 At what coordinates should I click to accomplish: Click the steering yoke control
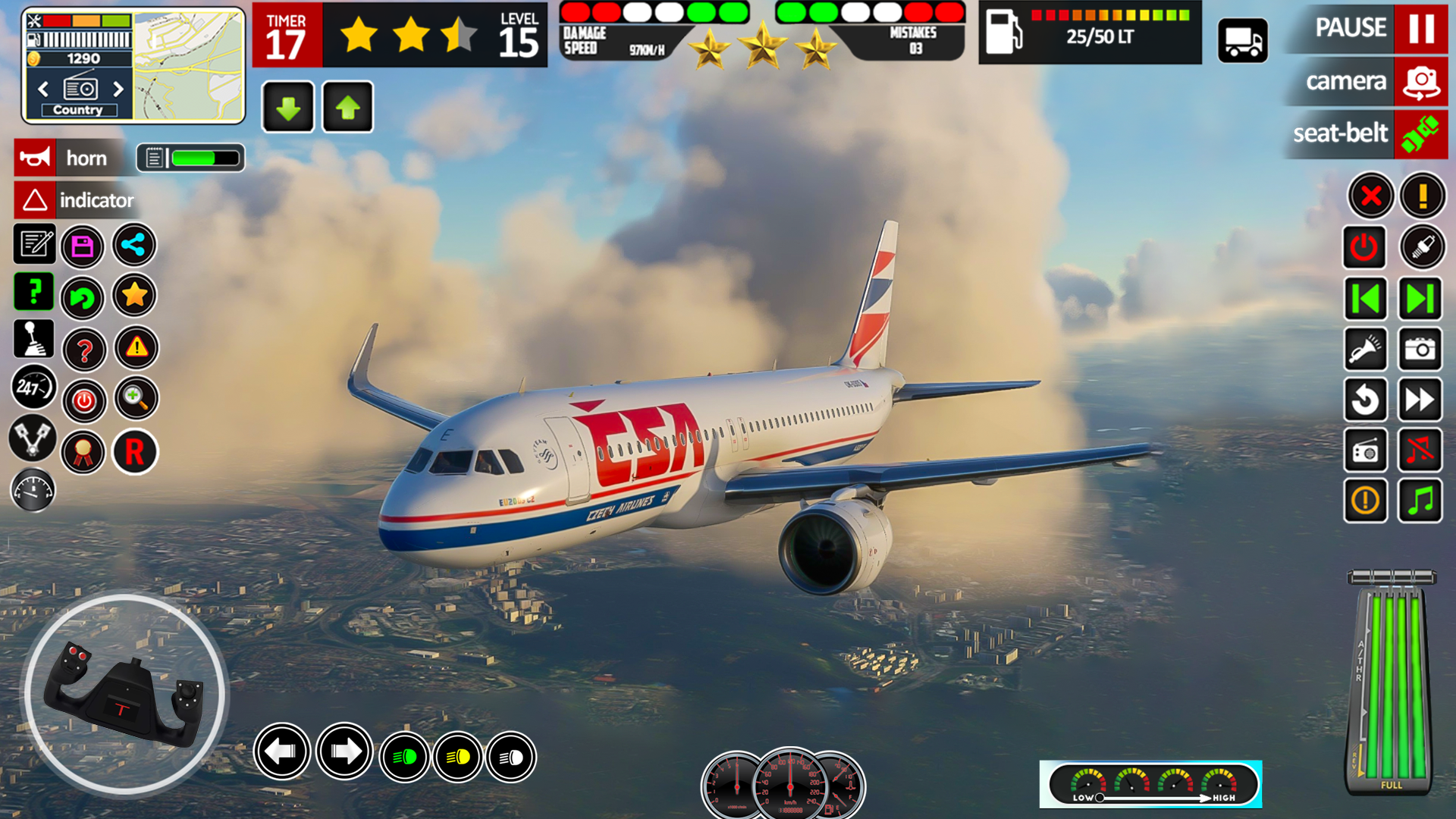tap(125, 695)
